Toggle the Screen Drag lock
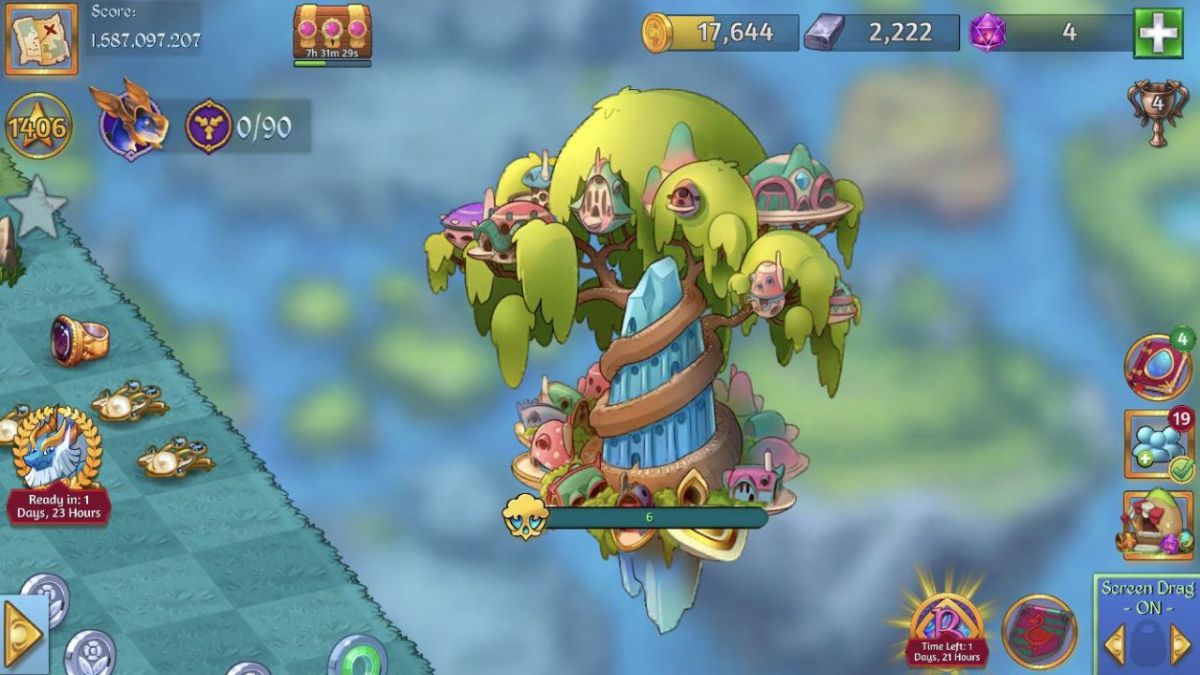Image resolution: width=1200 pixels, height=675 pixels. click(x=1146, y=643)
